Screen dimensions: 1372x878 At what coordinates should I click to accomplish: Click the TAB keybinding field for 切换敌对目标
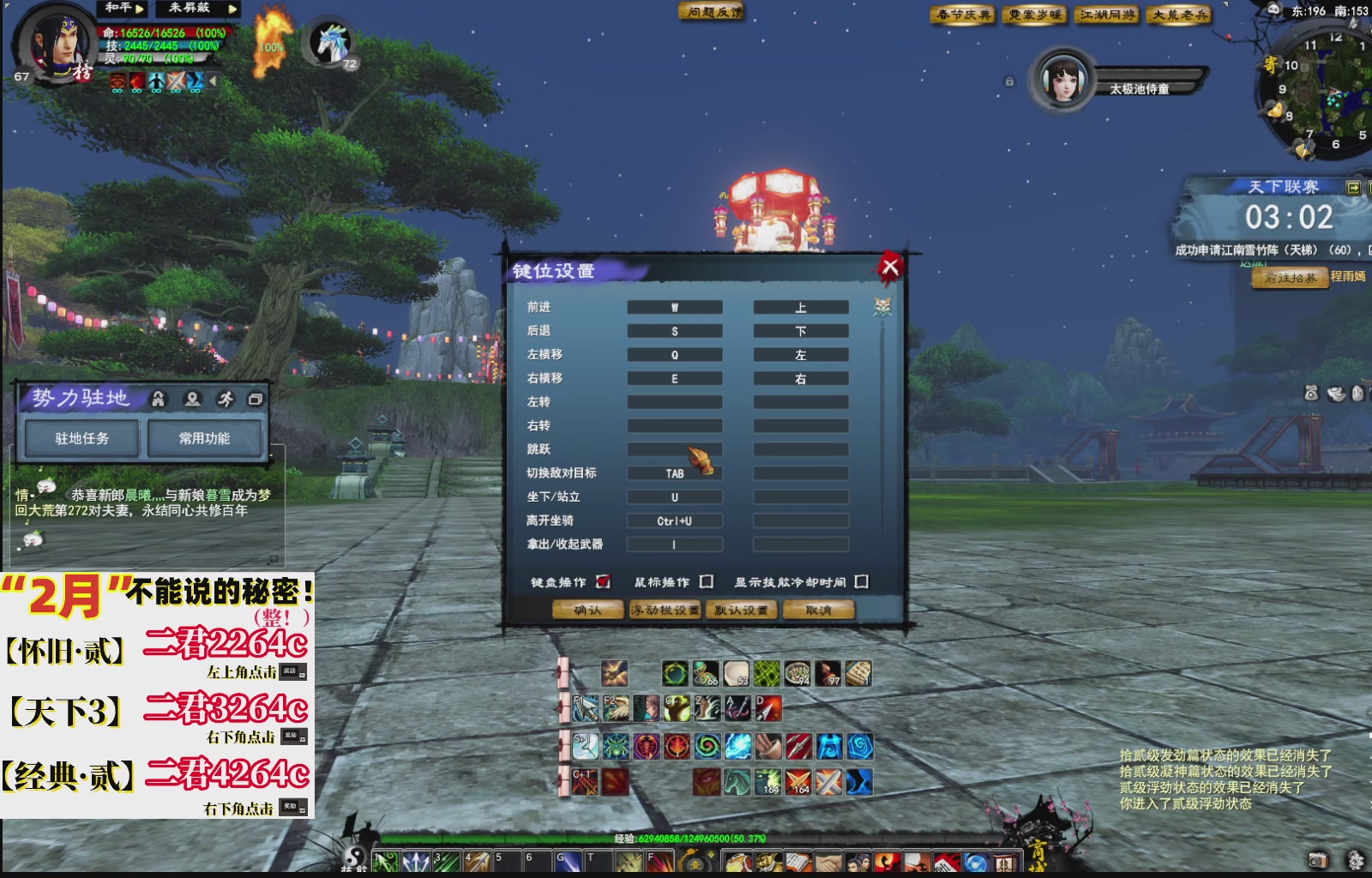[x=674, y=472]
